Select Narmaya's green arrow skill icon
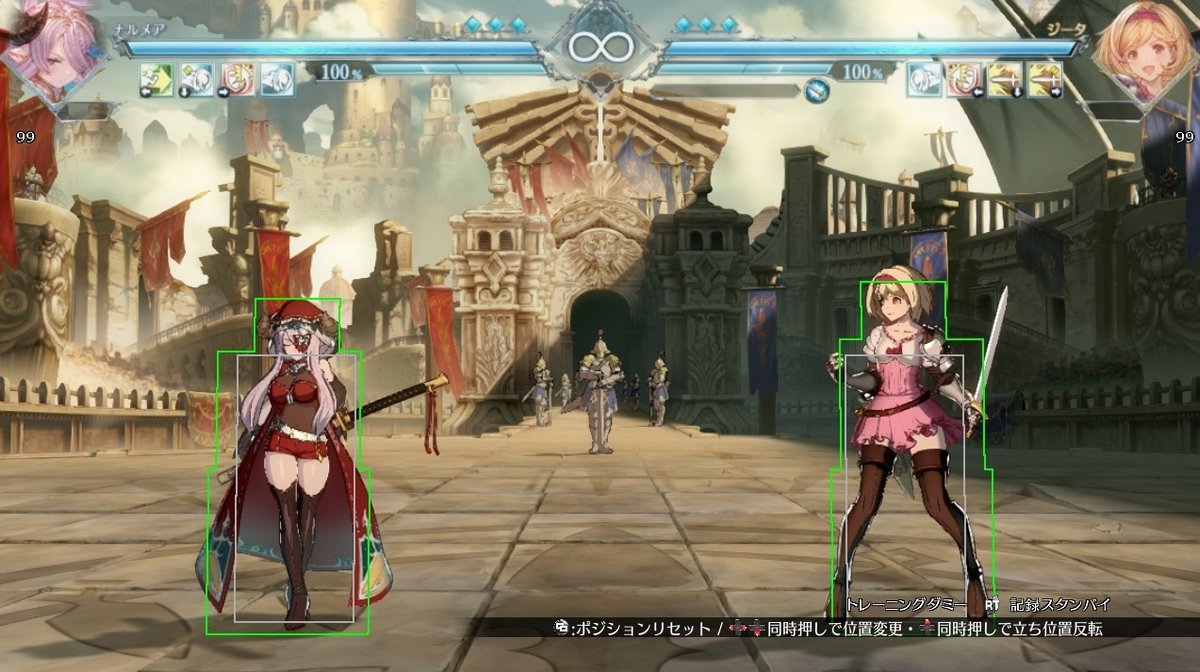Image resolution: width=1200 pixels, height=672 pixels. coord(156,79)
